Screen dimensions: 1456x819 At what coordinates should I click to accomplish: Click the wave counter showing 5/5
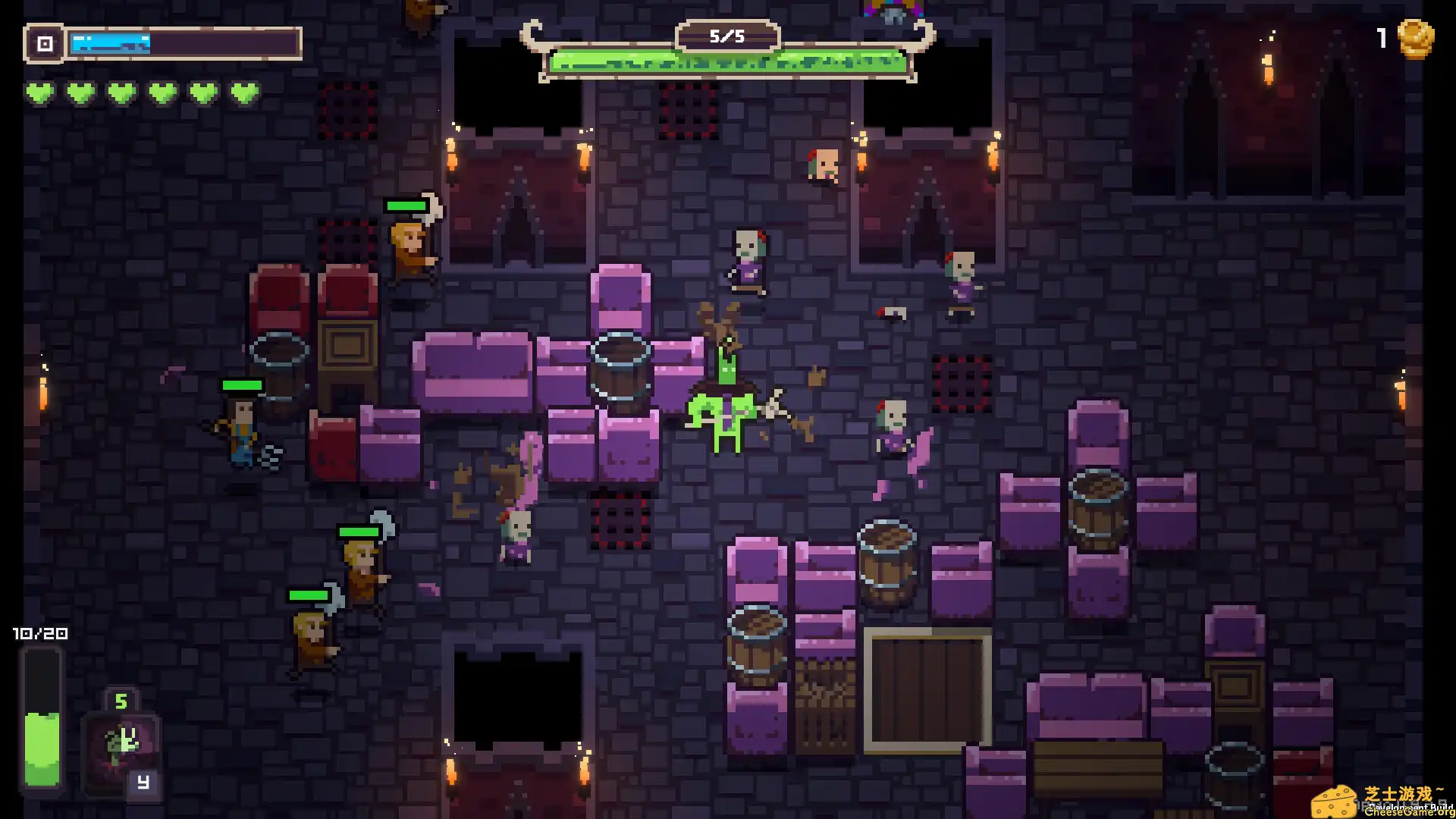coord(728,35)
